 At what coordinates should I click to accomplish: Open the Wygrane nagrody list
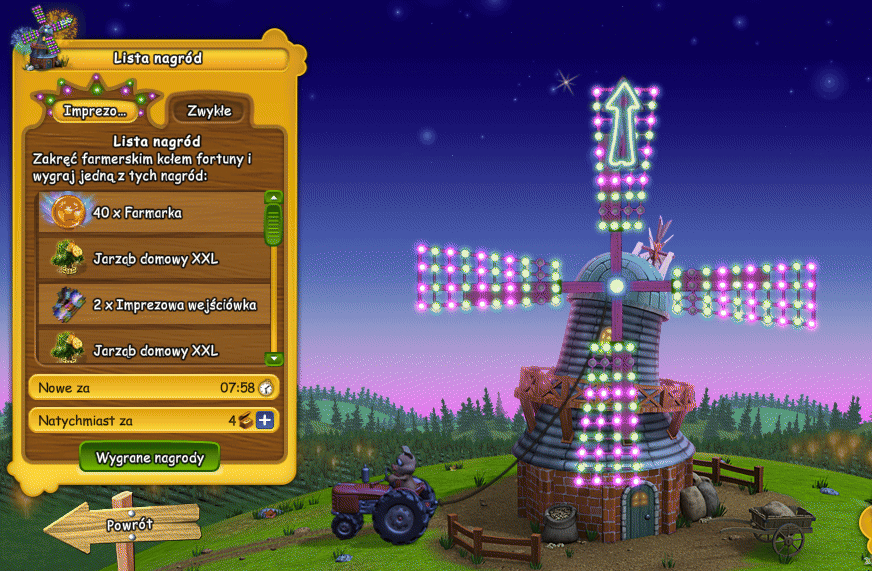(150, 458)
